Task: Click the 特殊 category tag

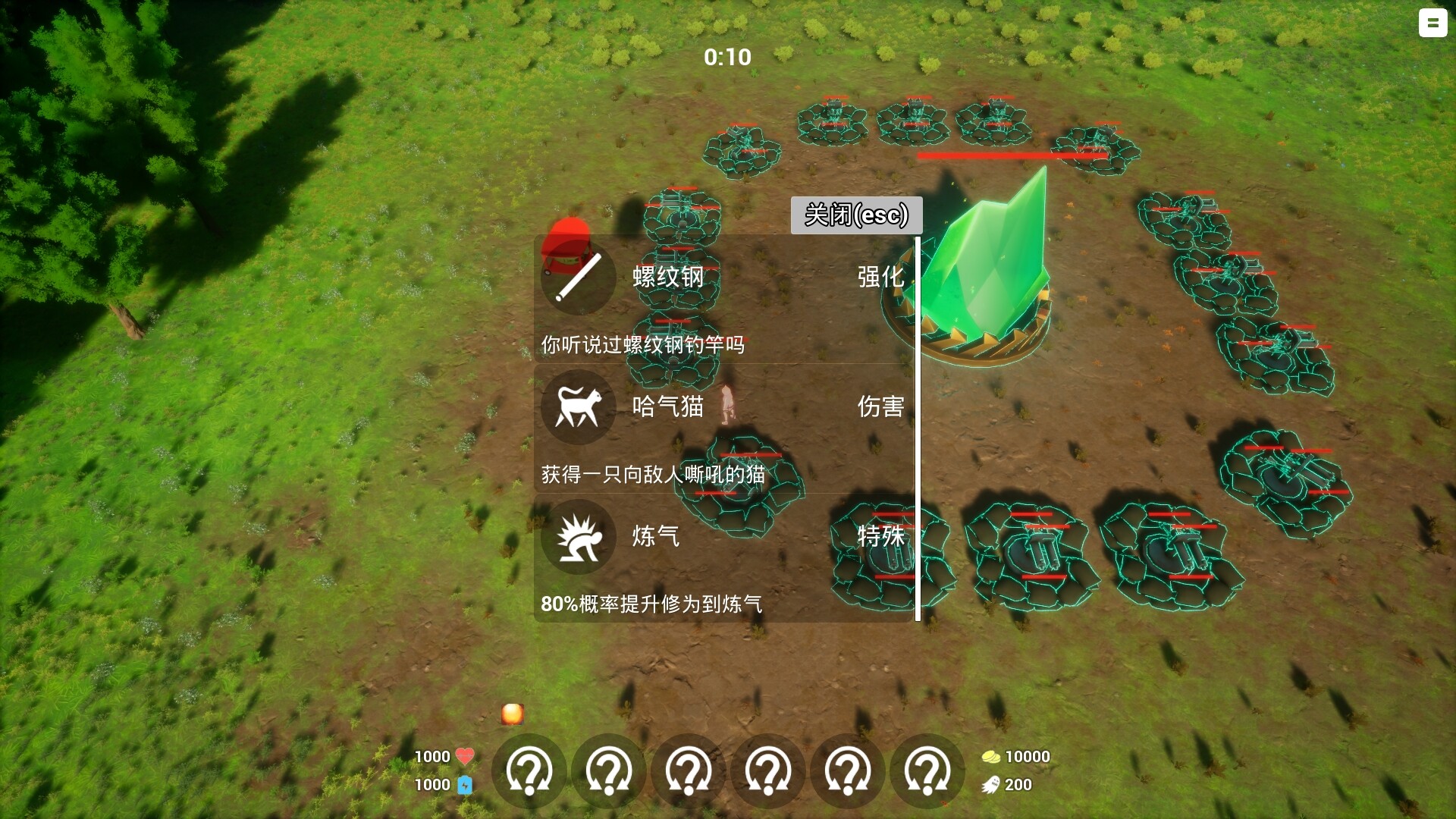Action: (882, 536)
